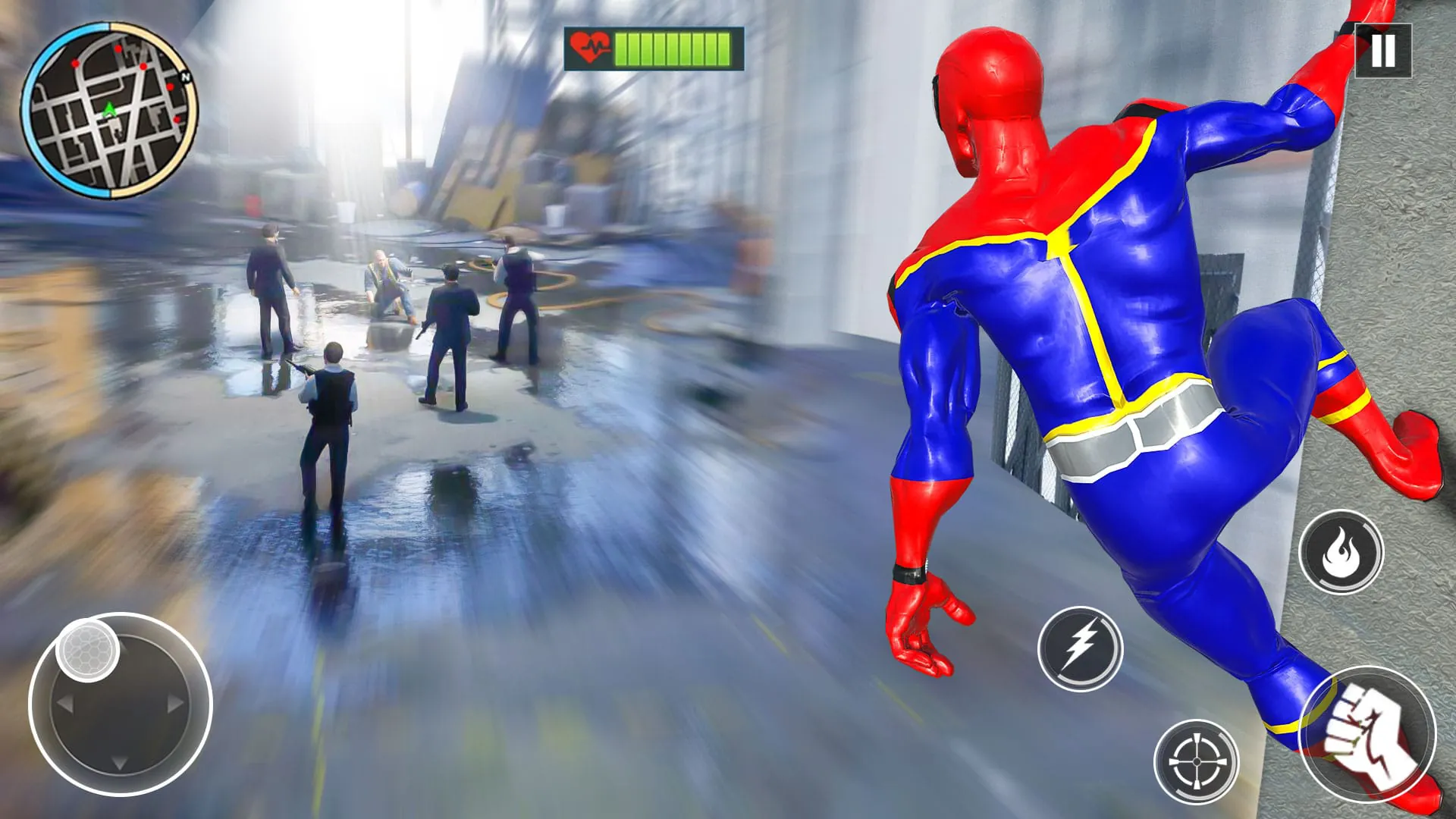
Task: Pause the game
Action: click(1383, 52)
